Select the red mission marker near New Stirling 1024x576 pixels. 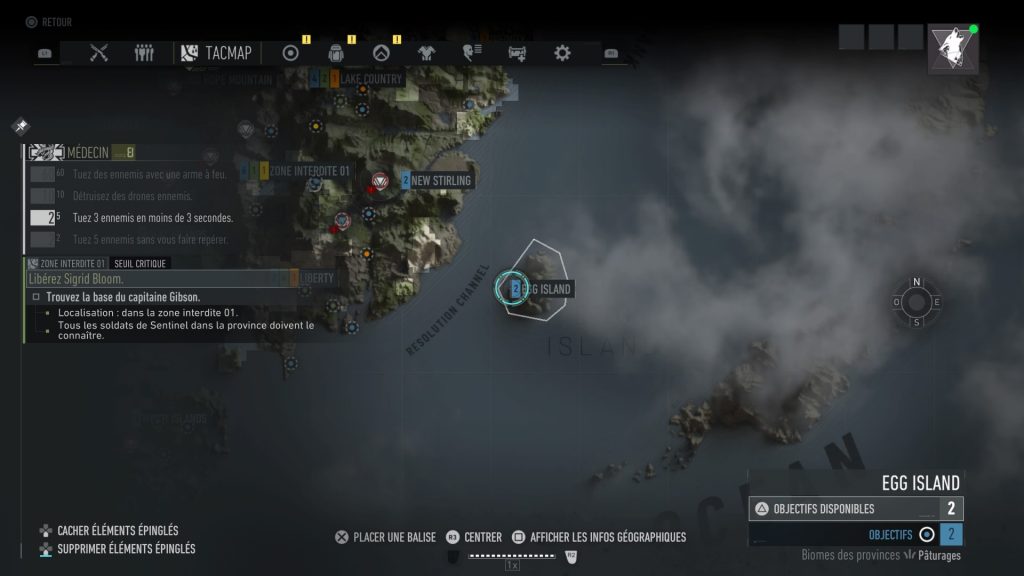tap(379, 181)
